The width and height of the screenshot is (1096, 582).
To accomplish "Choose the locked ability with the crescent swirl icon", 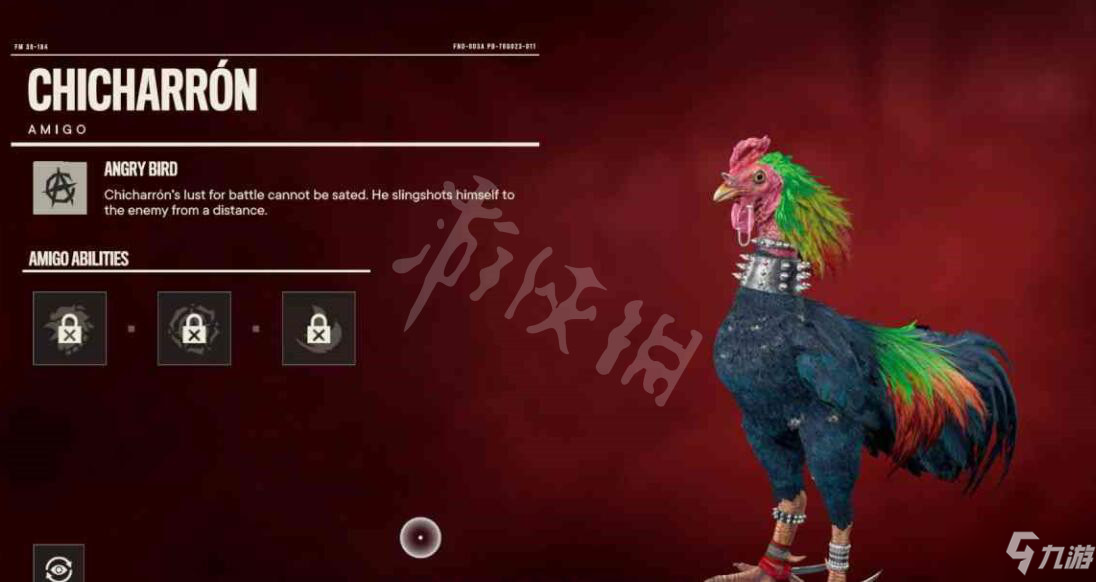I will pyautogui.click(x=318, y=328).
